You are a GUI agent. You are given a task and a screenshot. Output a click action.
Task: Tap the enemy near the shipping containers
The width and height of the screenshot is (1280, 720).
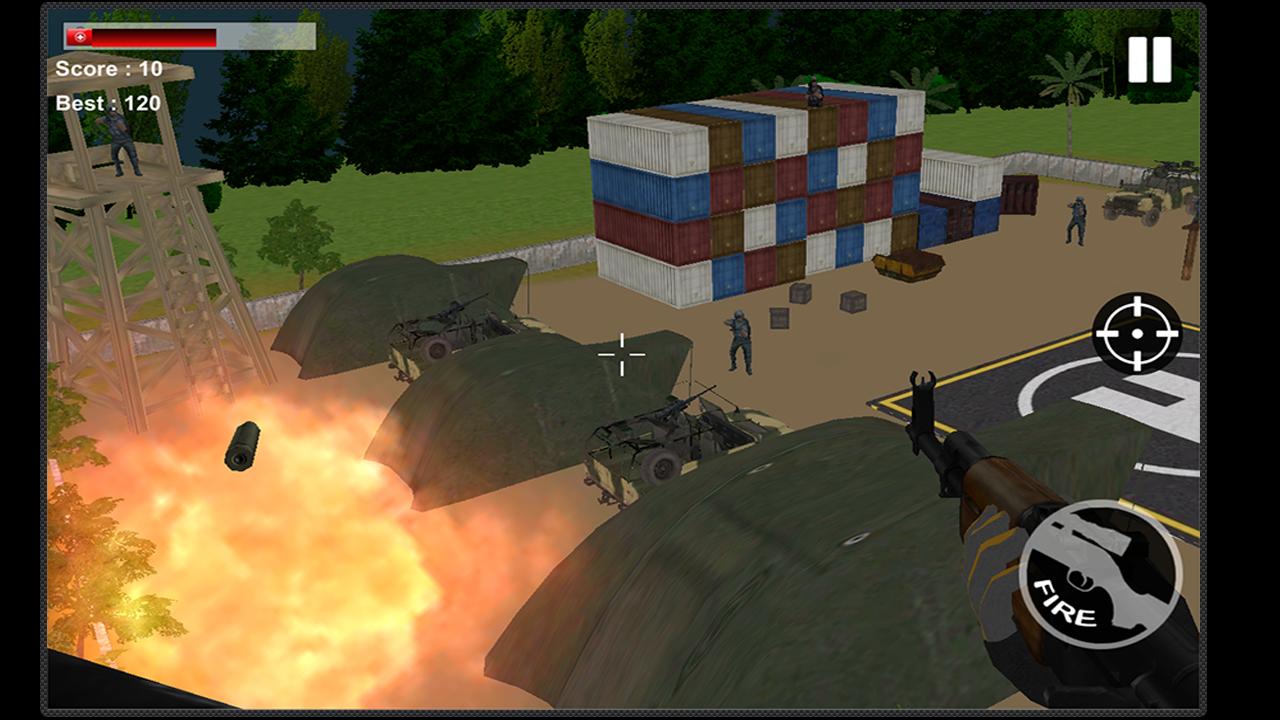click(x=737, y=340)
